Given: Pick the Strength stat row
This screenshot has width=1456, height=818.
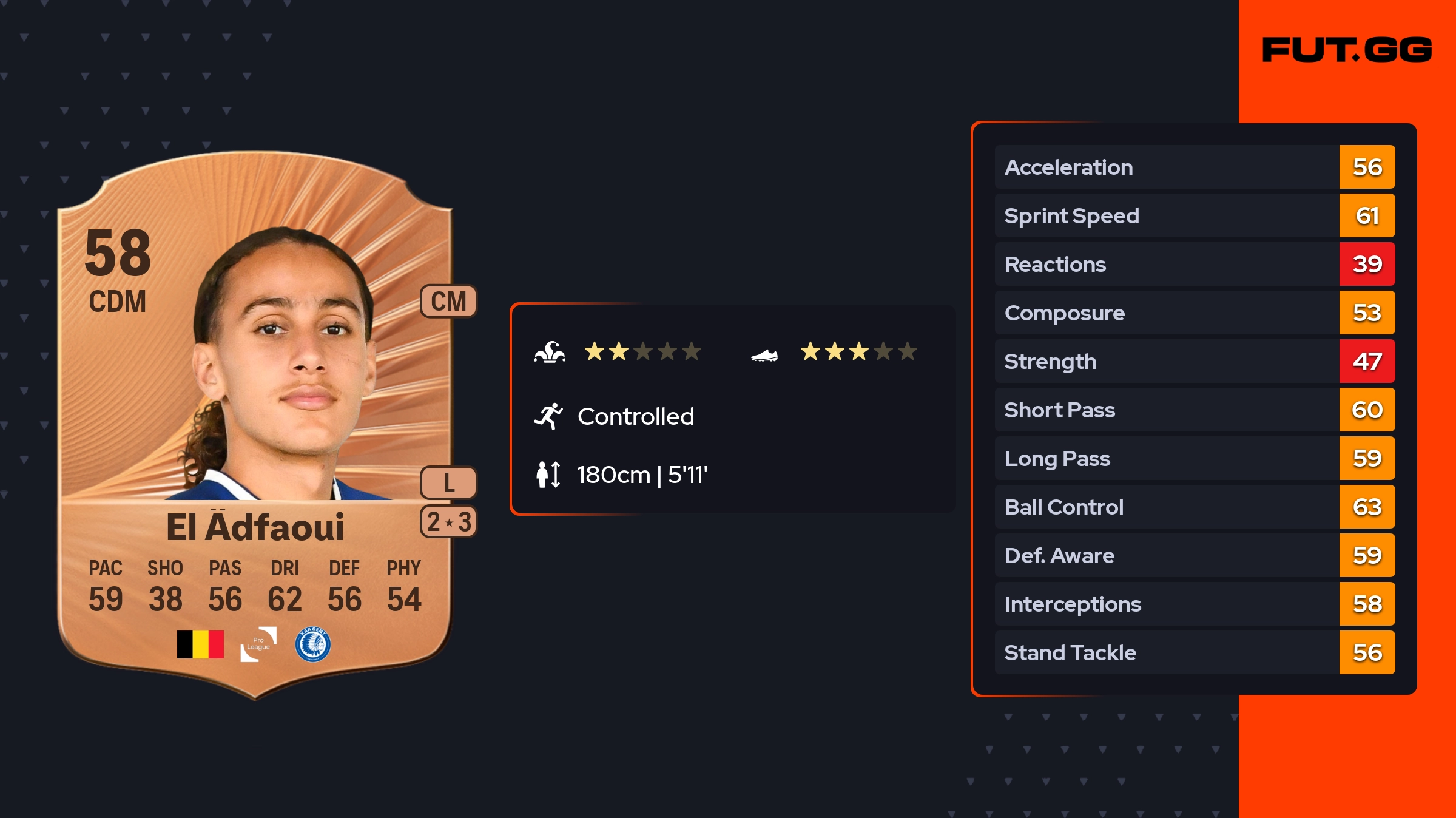Looking at the screenshot, I should tap(1194, 361).
